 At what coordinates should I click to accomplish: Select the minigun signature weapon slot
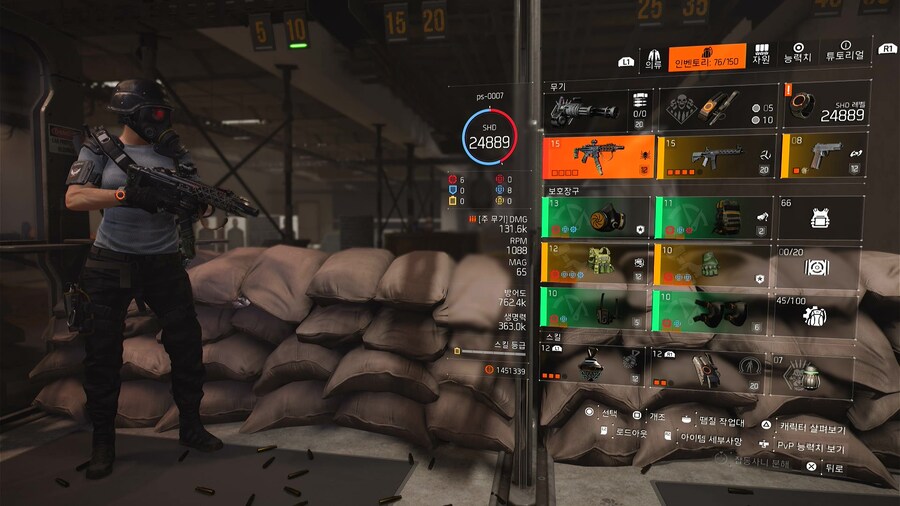coord(598,108)
